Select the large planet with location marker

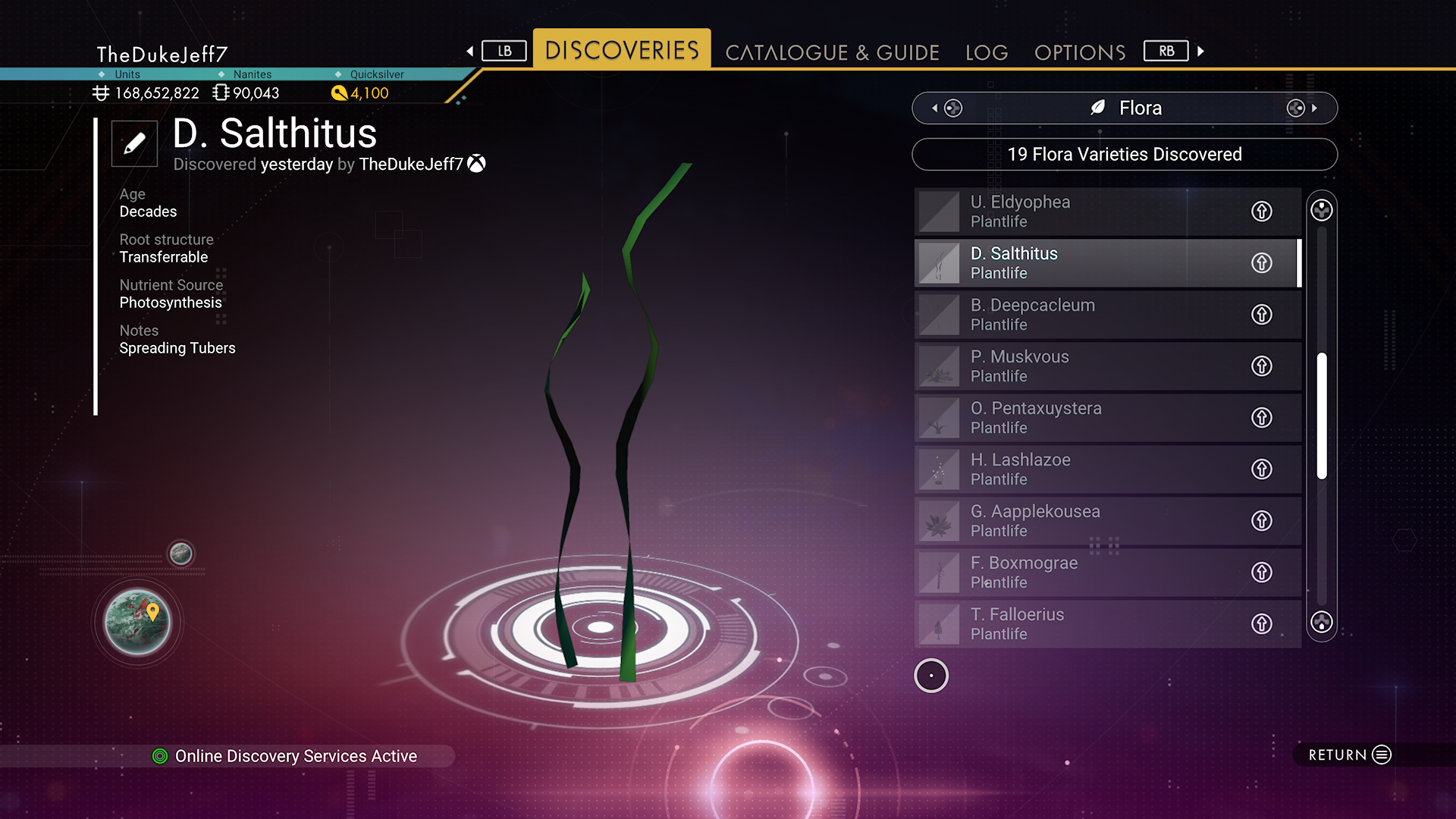pos(137,623)
